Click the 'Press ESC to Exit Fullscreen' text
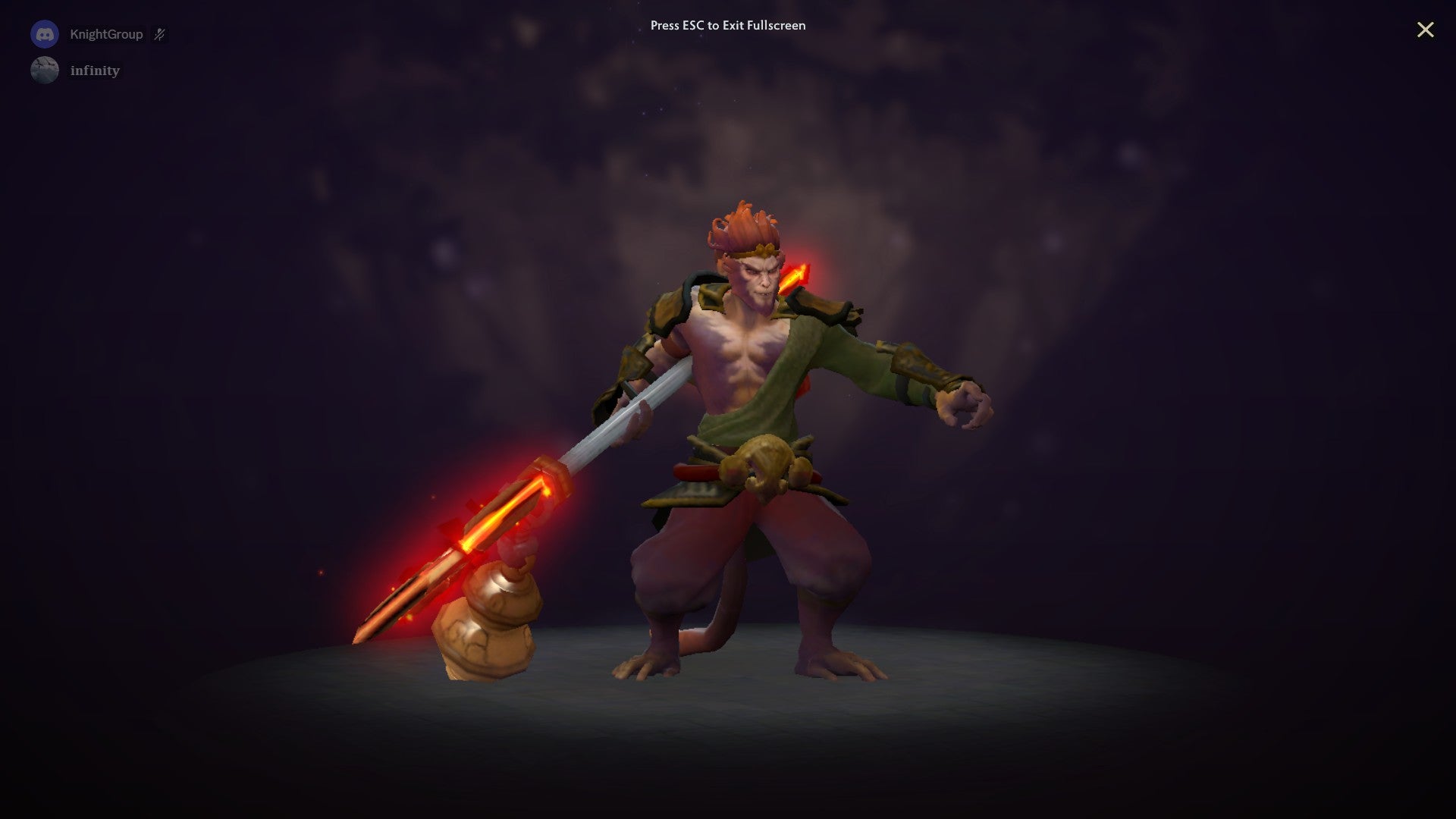 click(726, 25)
